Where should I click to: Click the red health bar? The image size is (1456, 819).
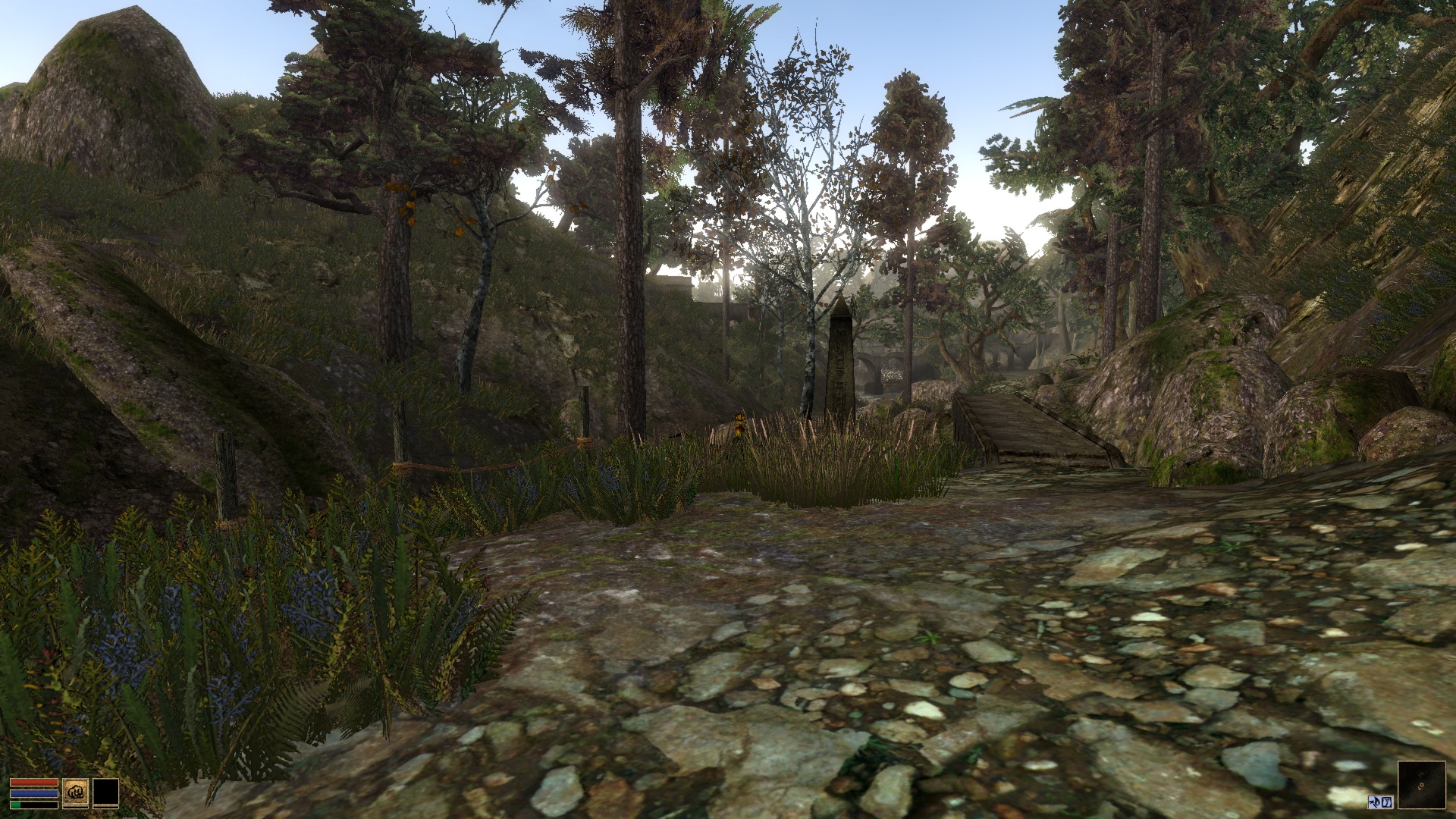coord(34,783)
